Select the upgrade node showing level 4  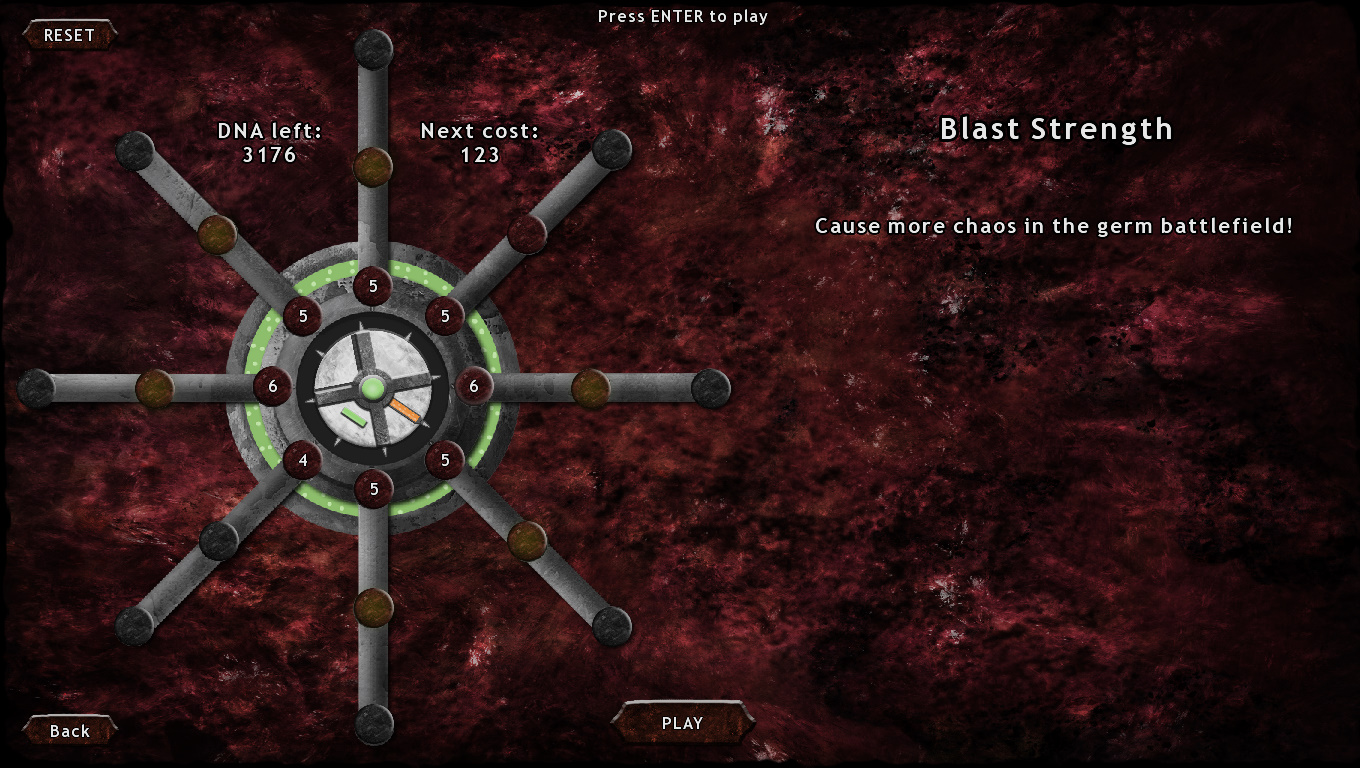[302, 461]
